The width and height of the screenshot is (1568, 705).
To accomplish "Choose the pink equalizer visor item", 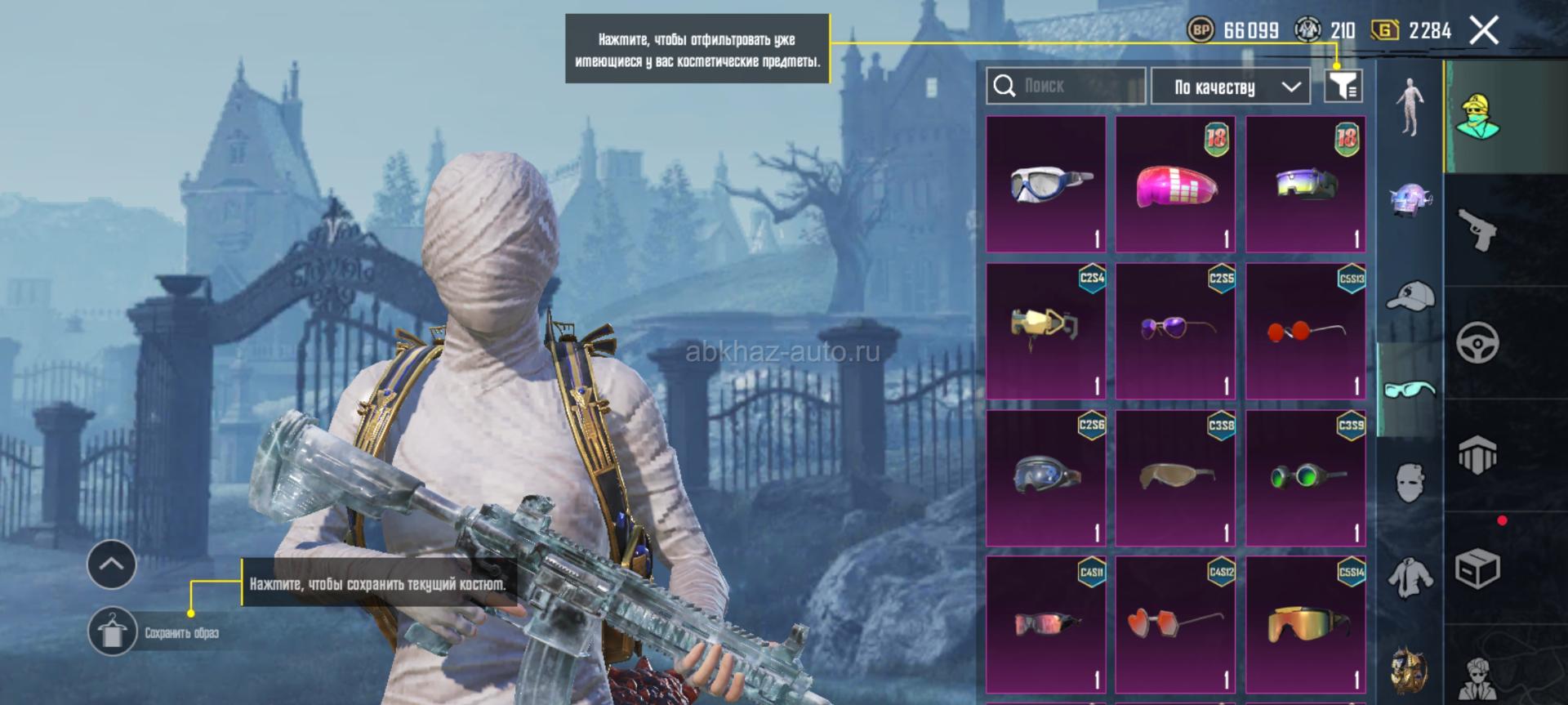I will click(1175, 185).
